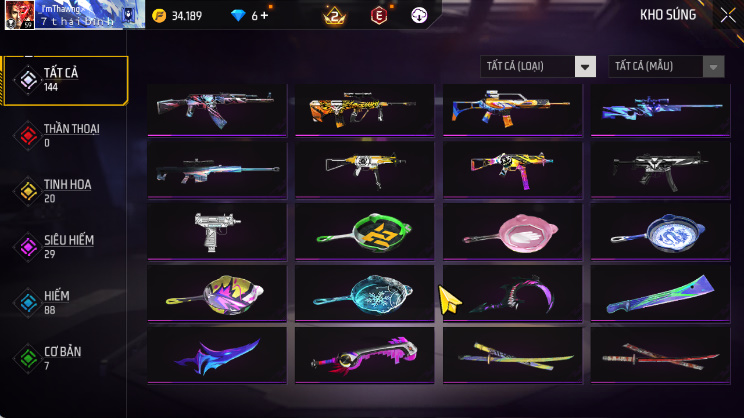Screen dimensions: 744x418
Task: Choose the green and yellow frying pan
Action: (x=365, y=230)
